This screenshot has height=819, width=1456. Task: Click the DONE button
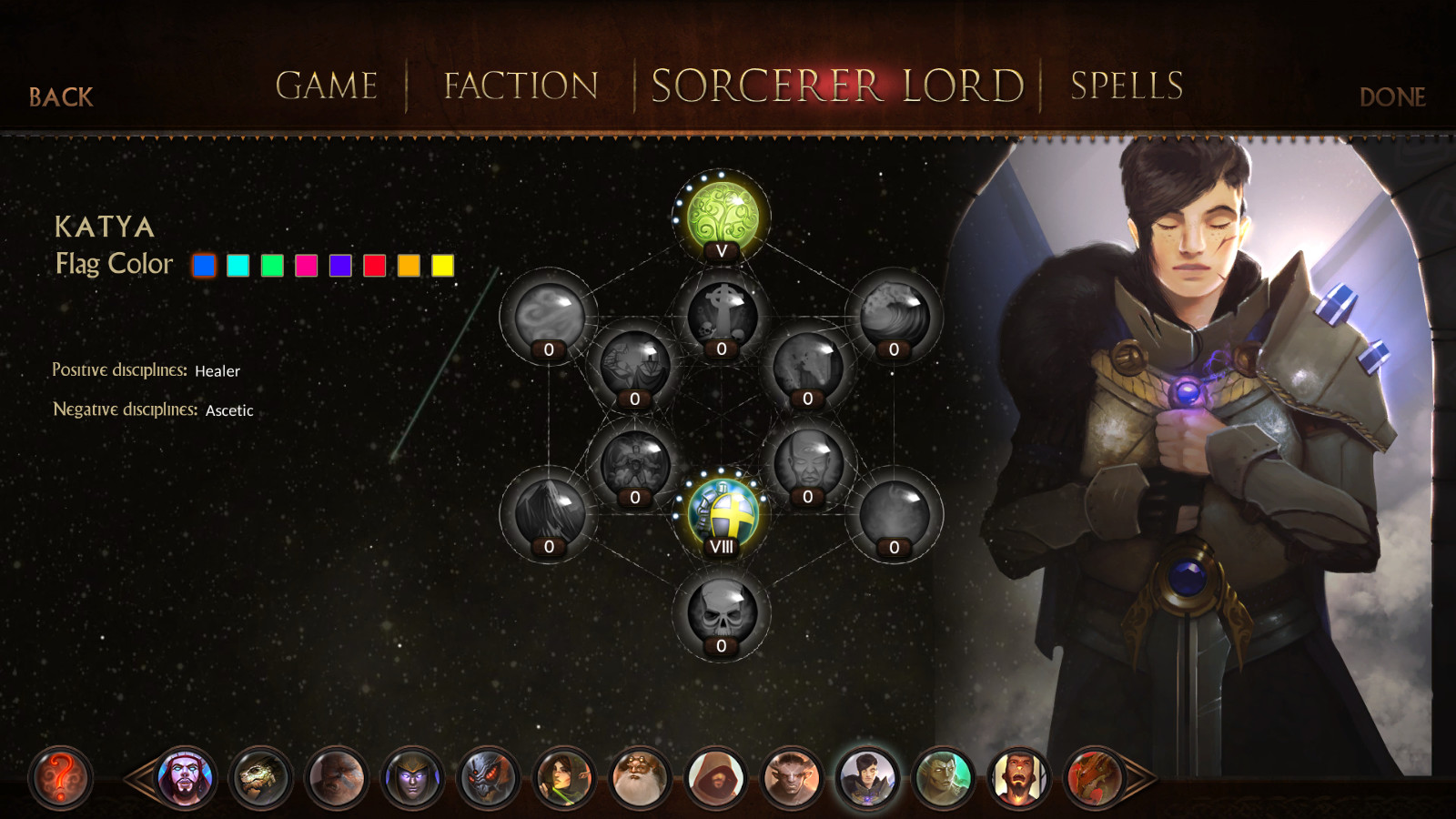1391,96
